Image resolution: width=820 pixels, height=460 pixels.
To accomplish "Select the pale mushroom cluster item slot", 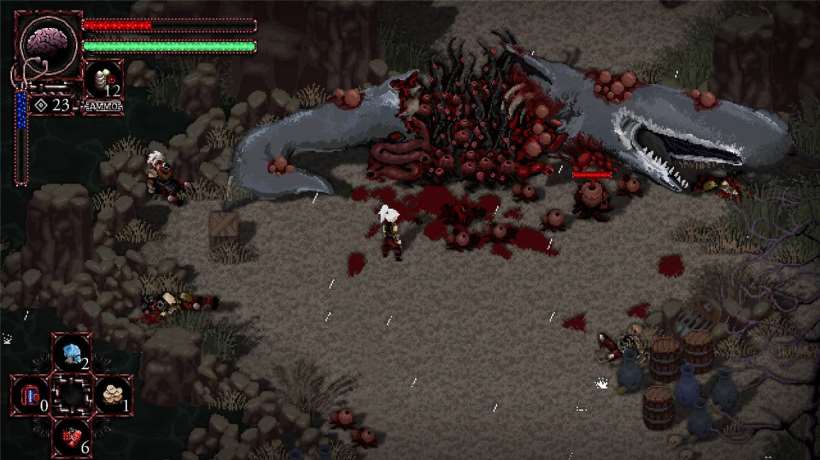I will point(112,394).
